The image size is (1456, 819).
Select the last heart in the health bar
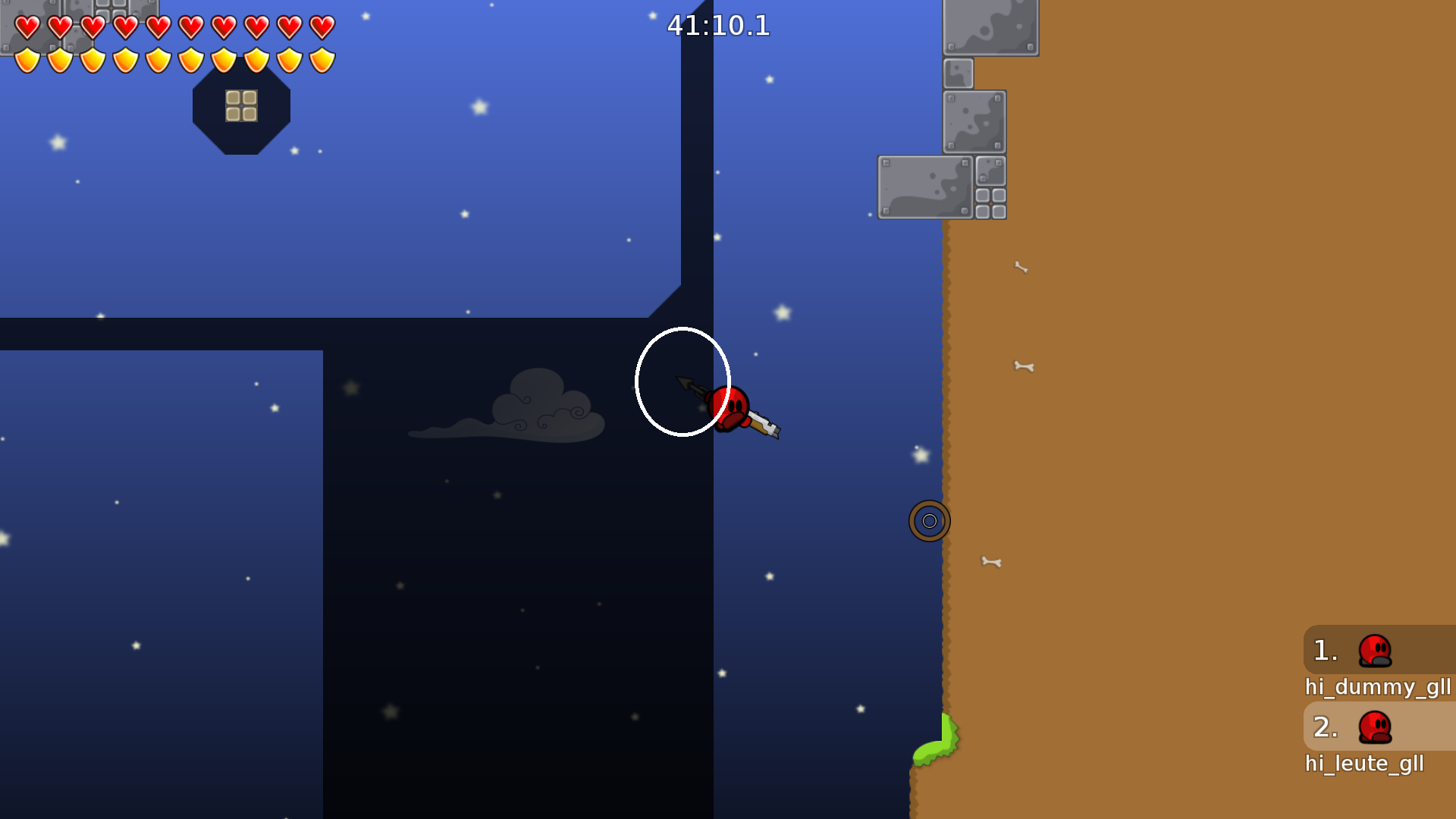coord(322,26)
